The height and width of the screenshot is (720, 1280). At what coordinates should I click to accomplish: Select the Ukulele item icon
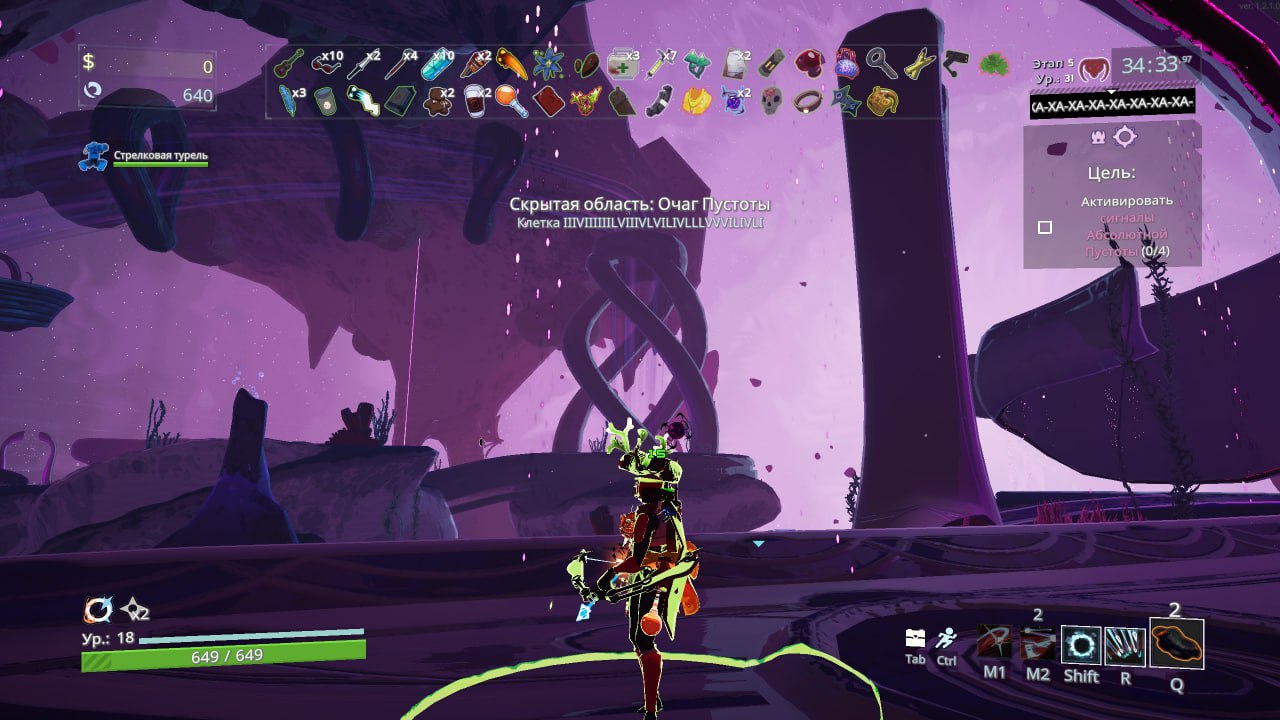(x=288, y=64)
